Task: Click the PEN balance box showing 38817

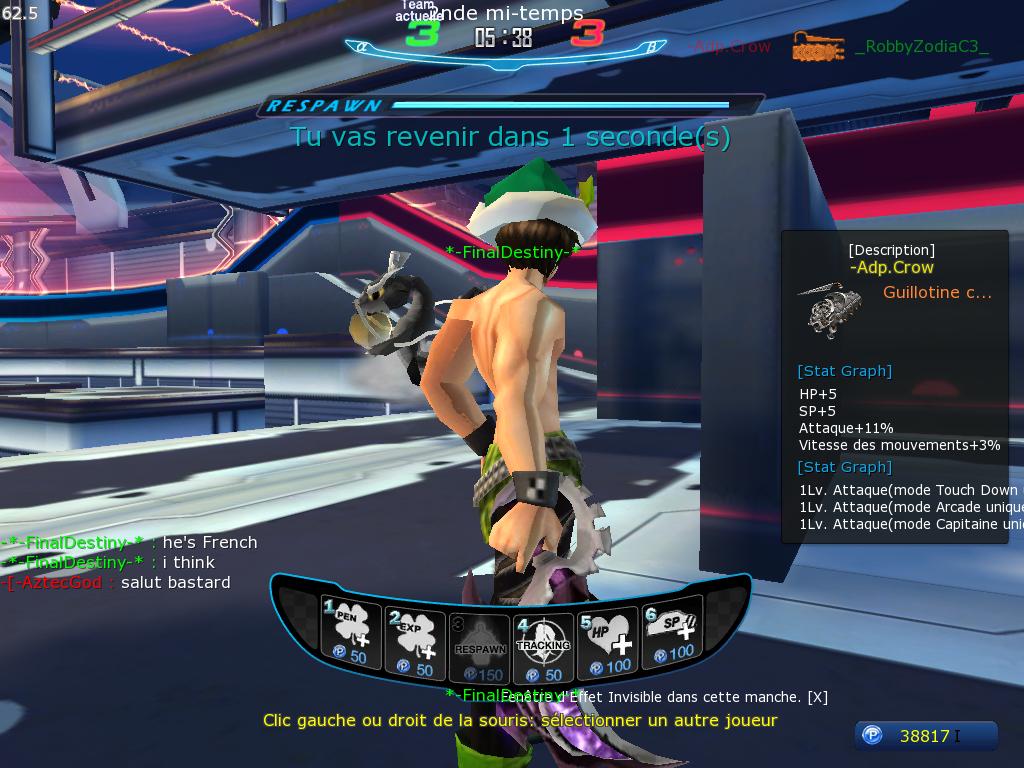Action: 925,736
